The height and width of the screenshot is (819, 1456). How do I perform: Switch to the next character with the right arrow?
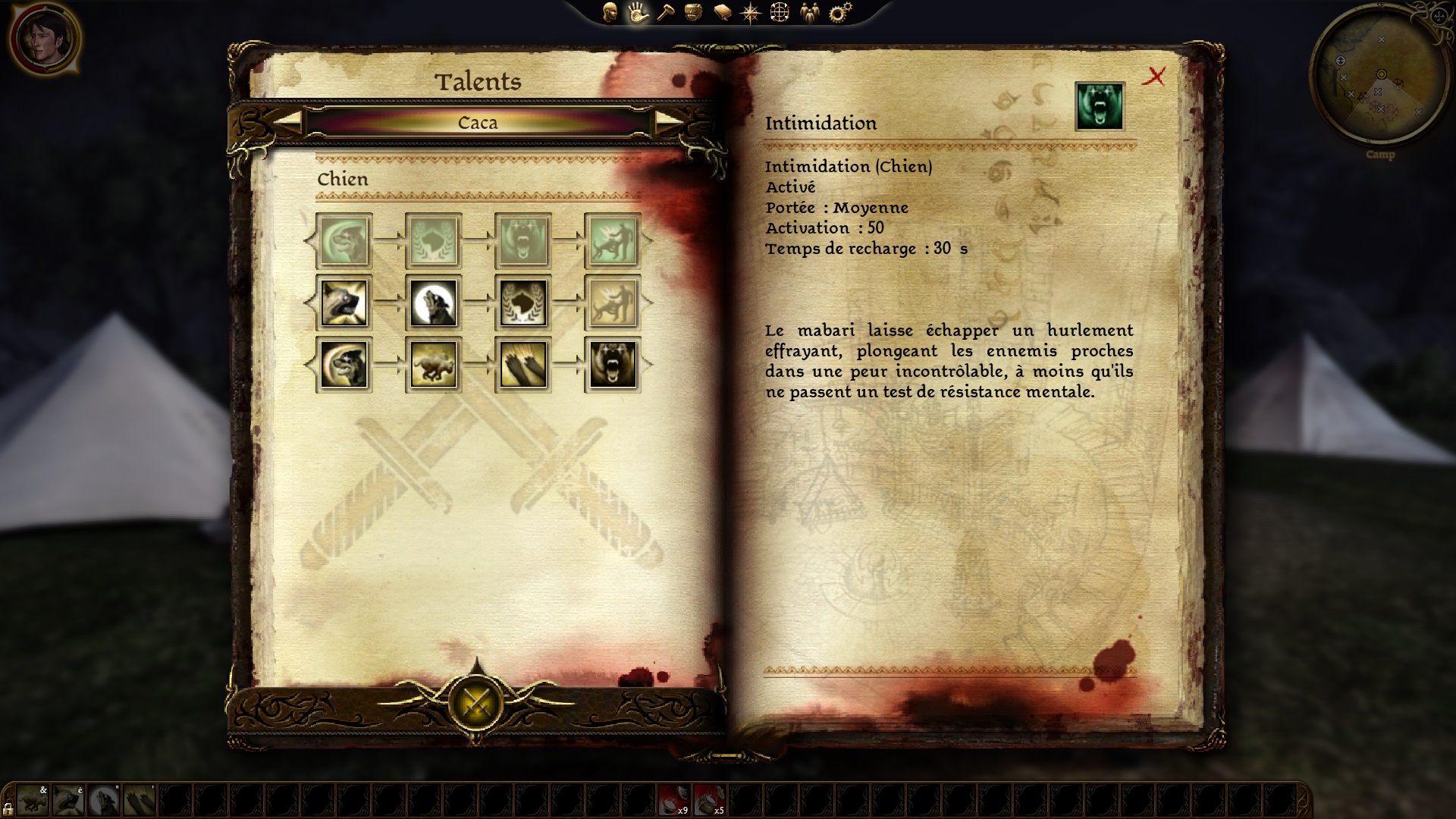pyautogui.click(x=669, y=122)
